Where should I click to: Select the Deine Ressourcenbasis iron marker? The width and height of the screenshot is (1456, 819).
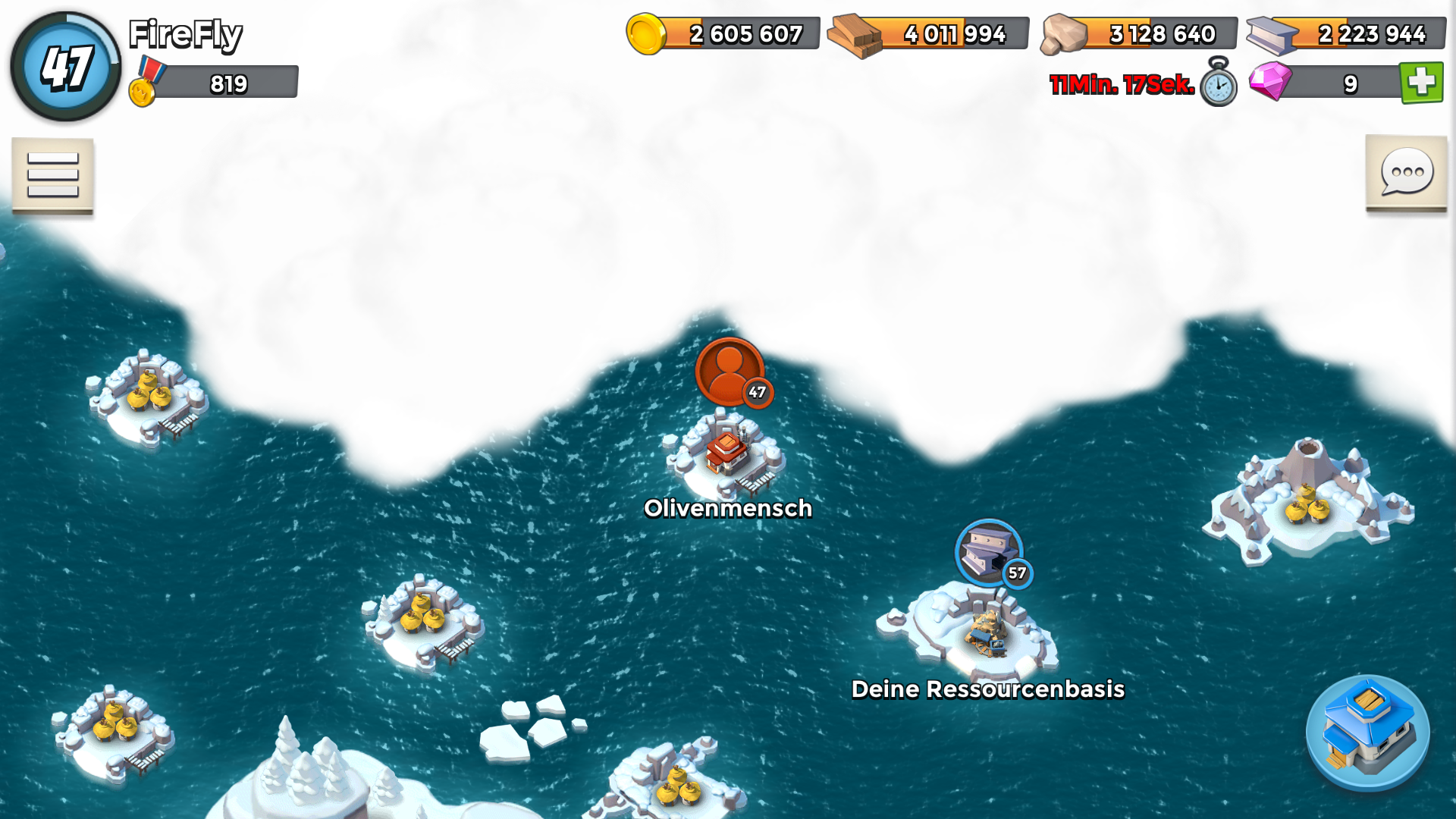pyautogui.click(x=989, y=553)
